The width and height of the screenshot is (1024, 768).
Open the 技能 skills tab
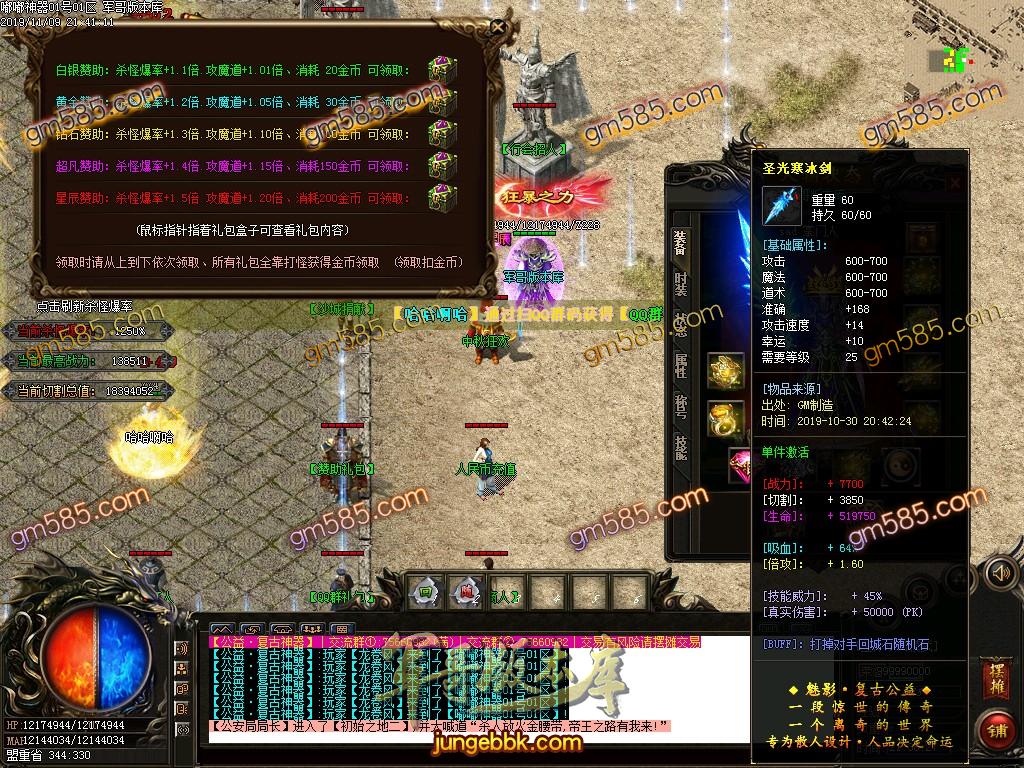tap(680, 447)
